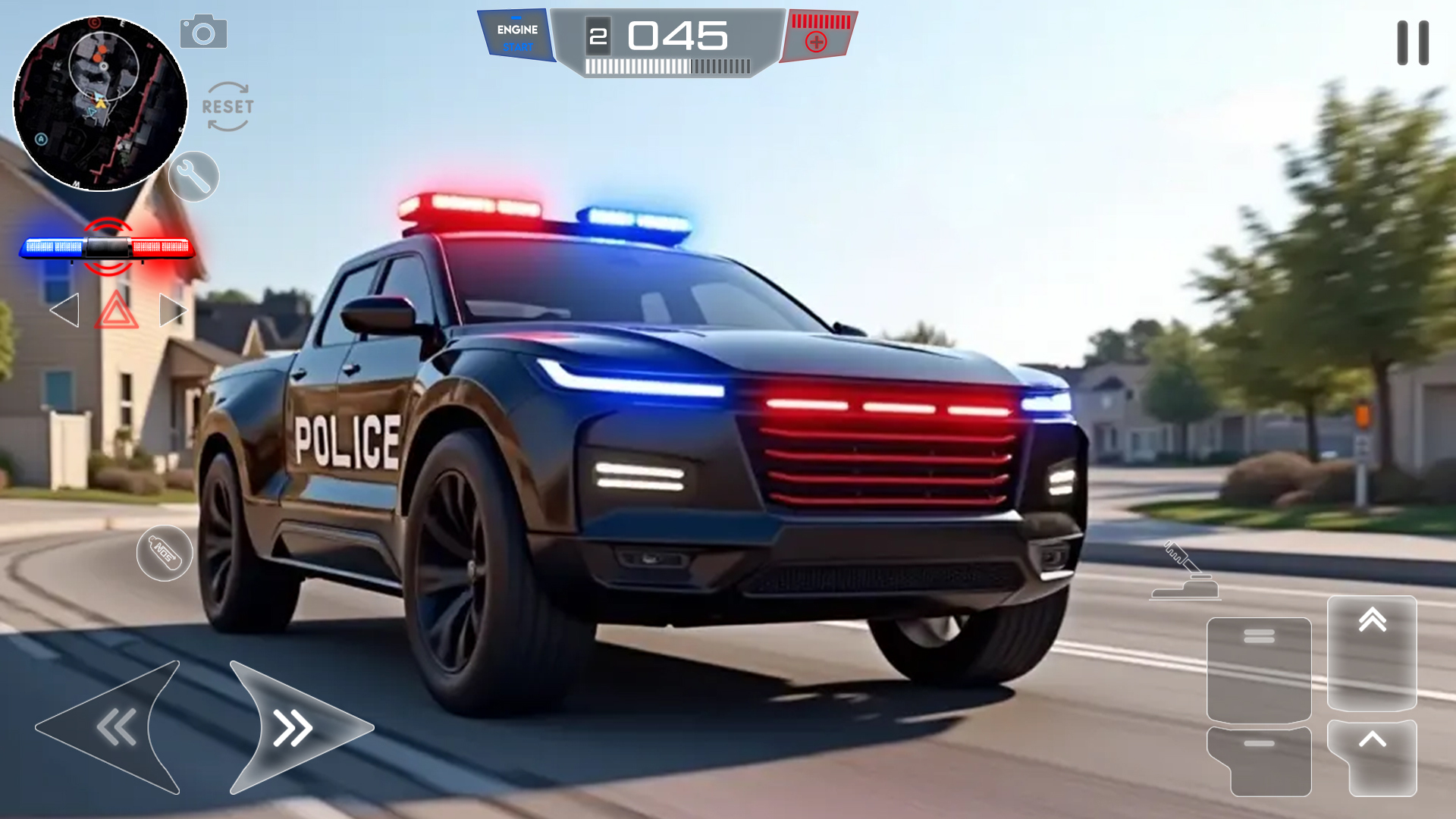Activate the NOS nitro bottle icon

[165, 554]
